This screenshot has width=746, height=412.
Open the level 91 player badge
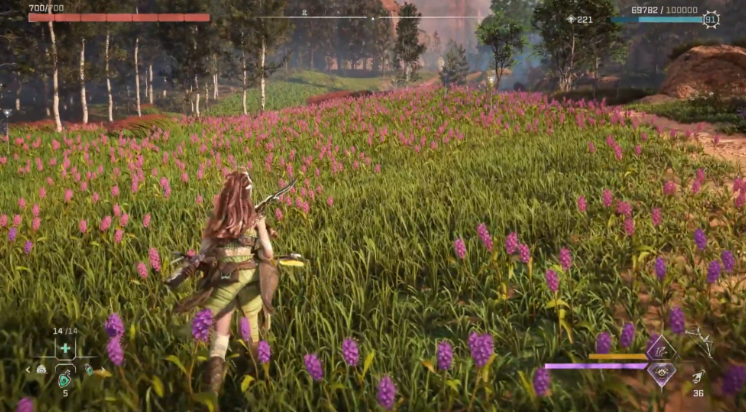tap(711, 19)
